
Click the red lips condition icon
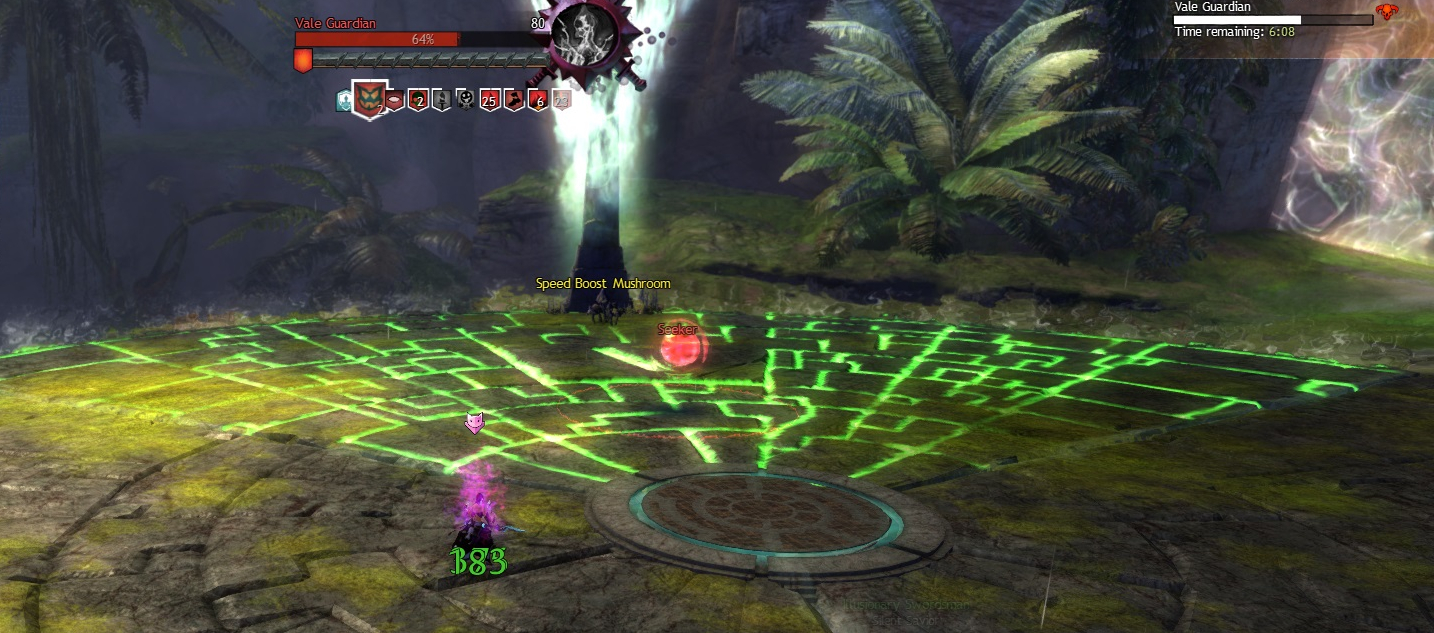click(x=395, y=100)
